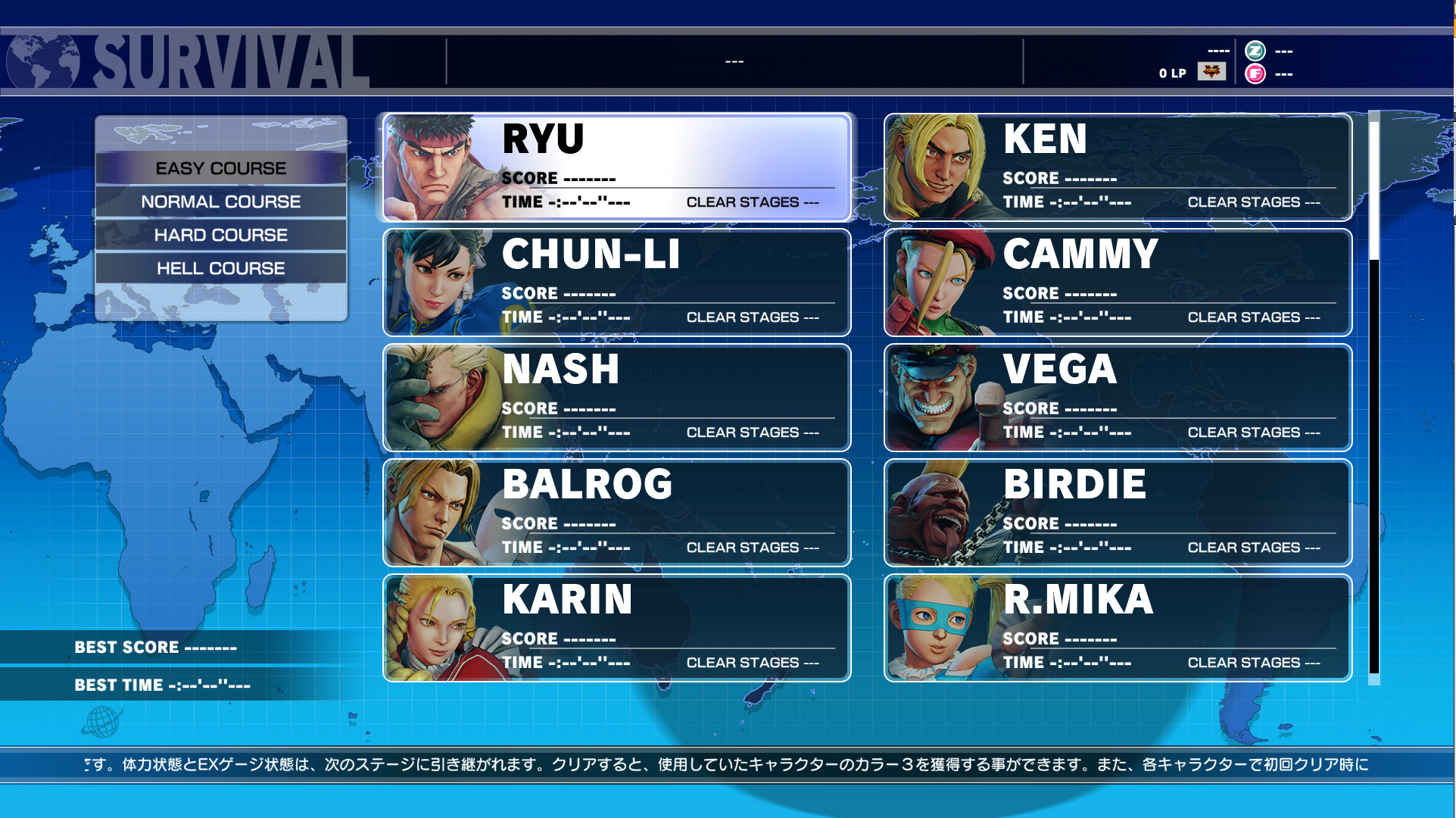This screenshot has width=1456, height=818.
Task: Click the Fight Money icon
Action: (x=1255, y=74)
